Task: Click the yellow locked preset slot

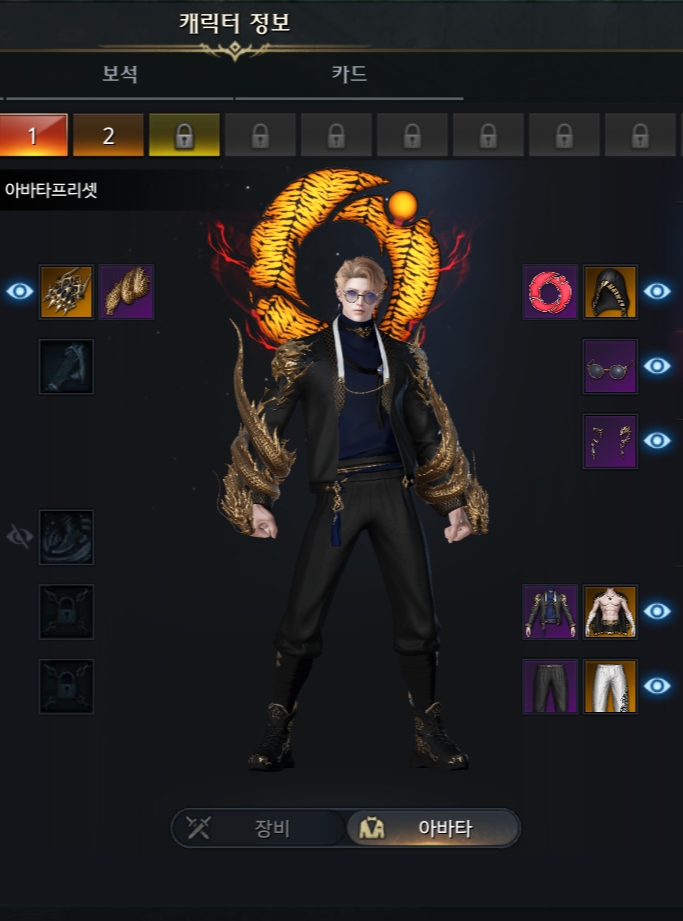Action: point(184,135)
